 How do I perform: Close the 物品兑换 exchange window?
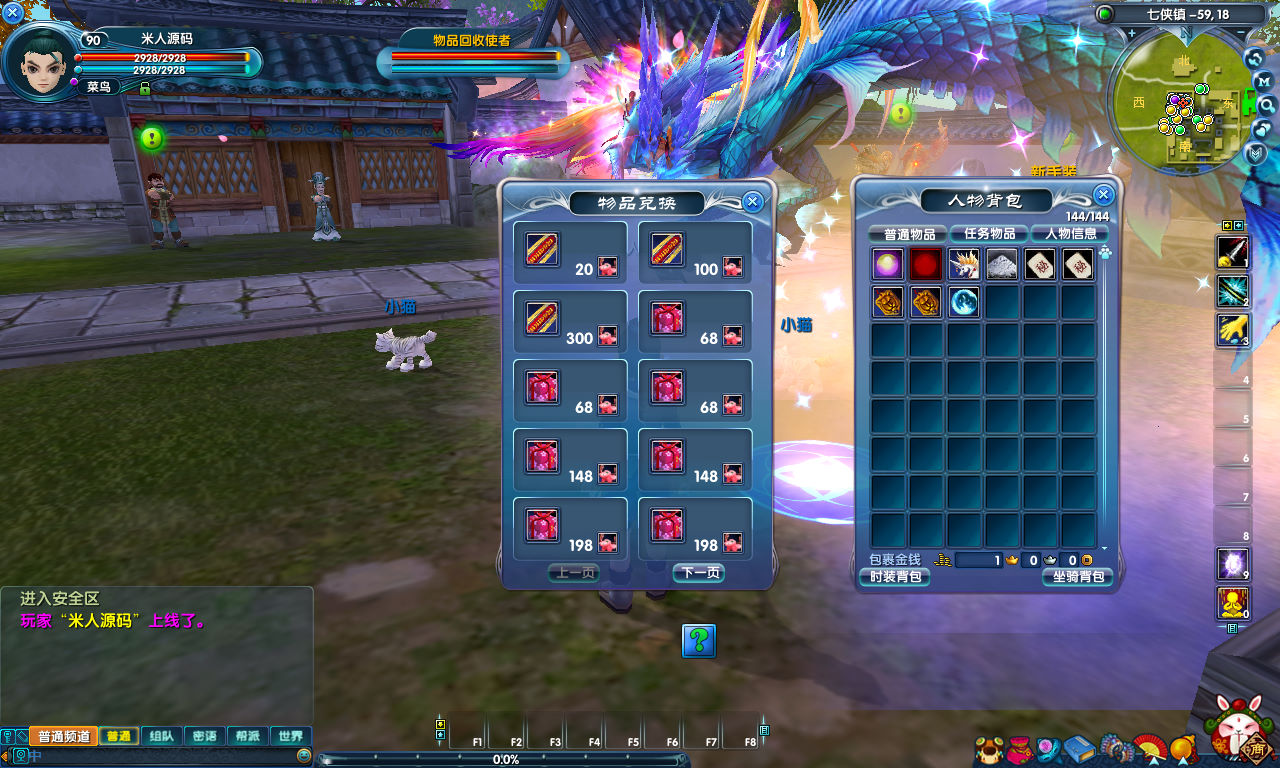pyautogui.click(x=754, y=201)
